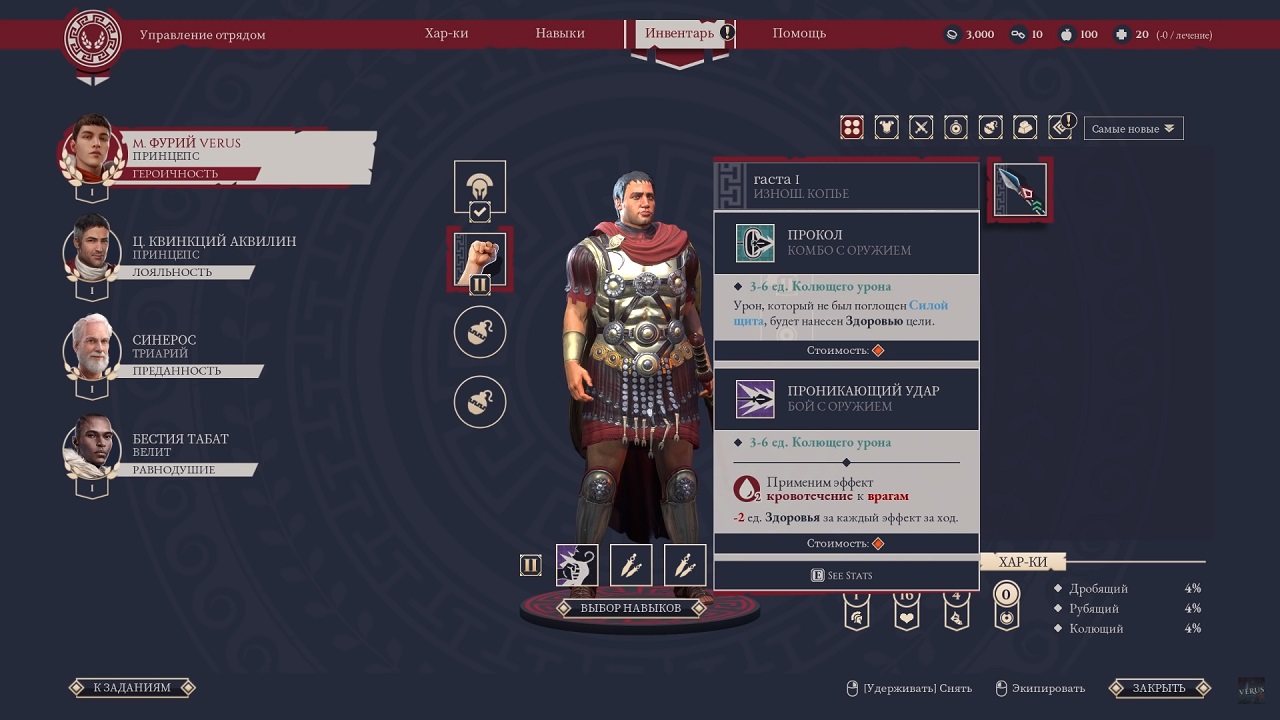The image size is (1280, 720).
Task: Select the first skill slot icon
Action: pos(577,565)
